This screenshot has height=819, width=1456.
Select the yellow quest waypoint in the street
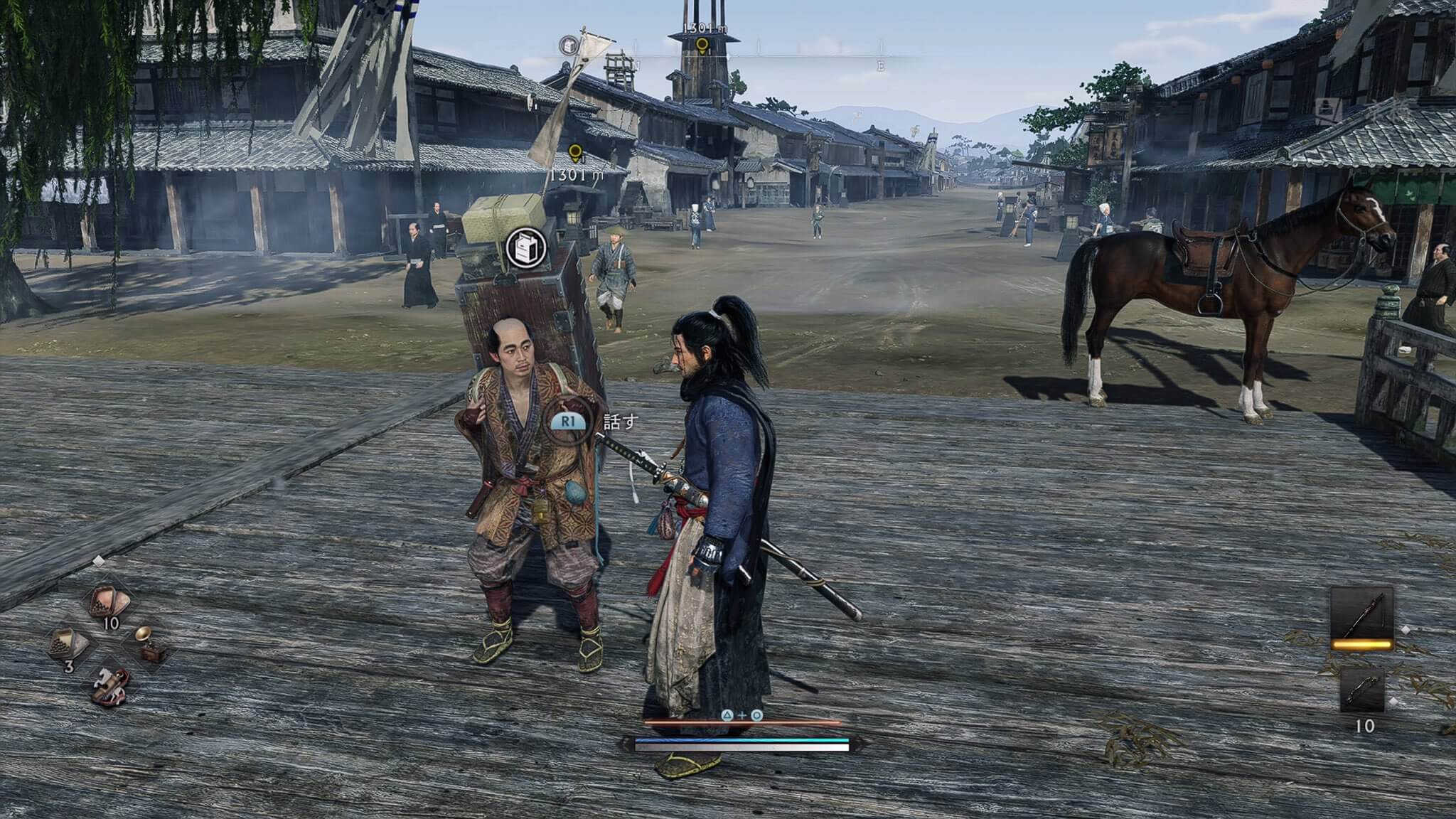point(575,153)
